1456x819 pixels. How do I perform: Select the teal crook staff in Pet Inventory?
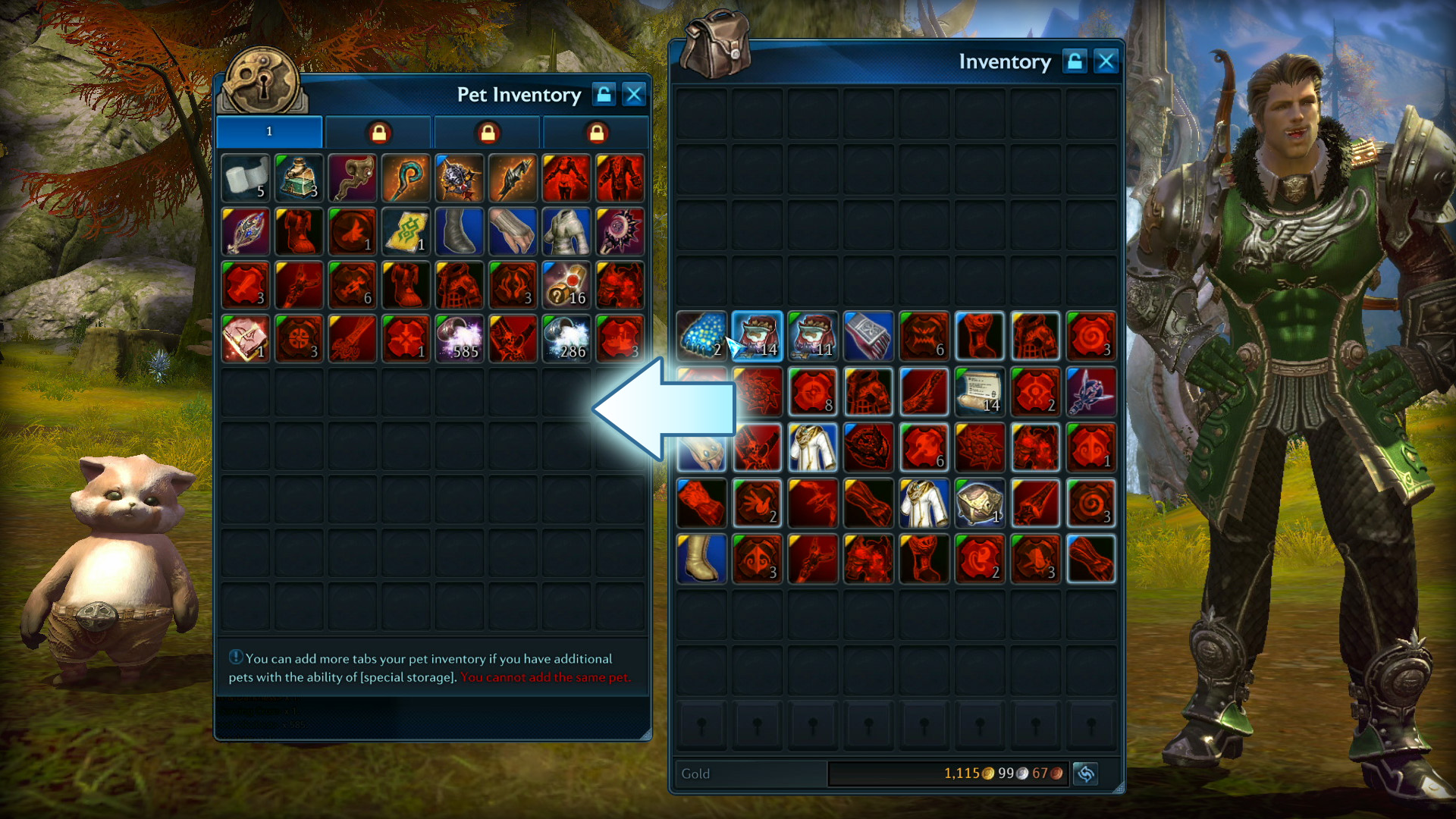tap(406, 178)
